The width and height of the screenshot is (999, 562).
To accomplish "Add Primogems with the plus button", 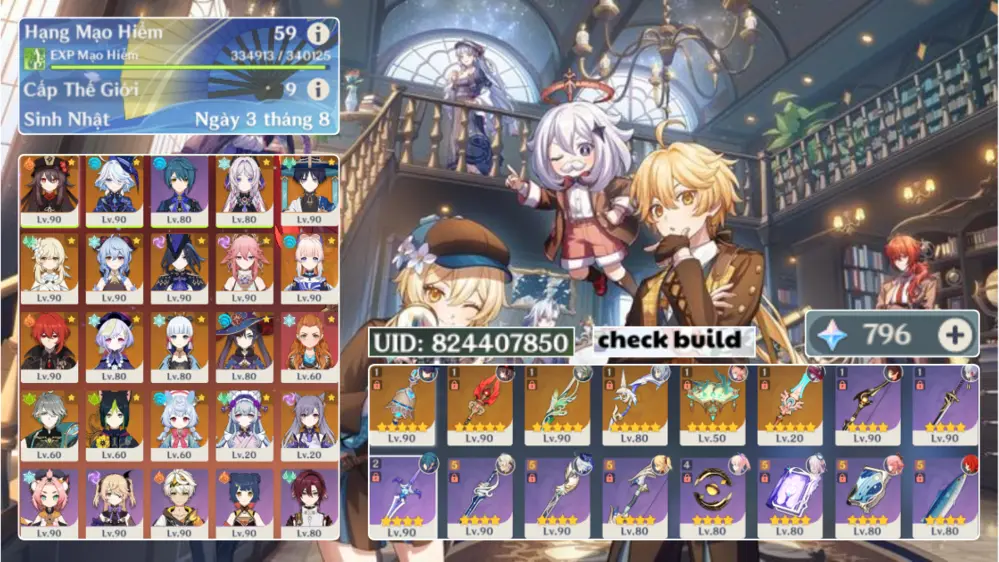I will point(955,335).
